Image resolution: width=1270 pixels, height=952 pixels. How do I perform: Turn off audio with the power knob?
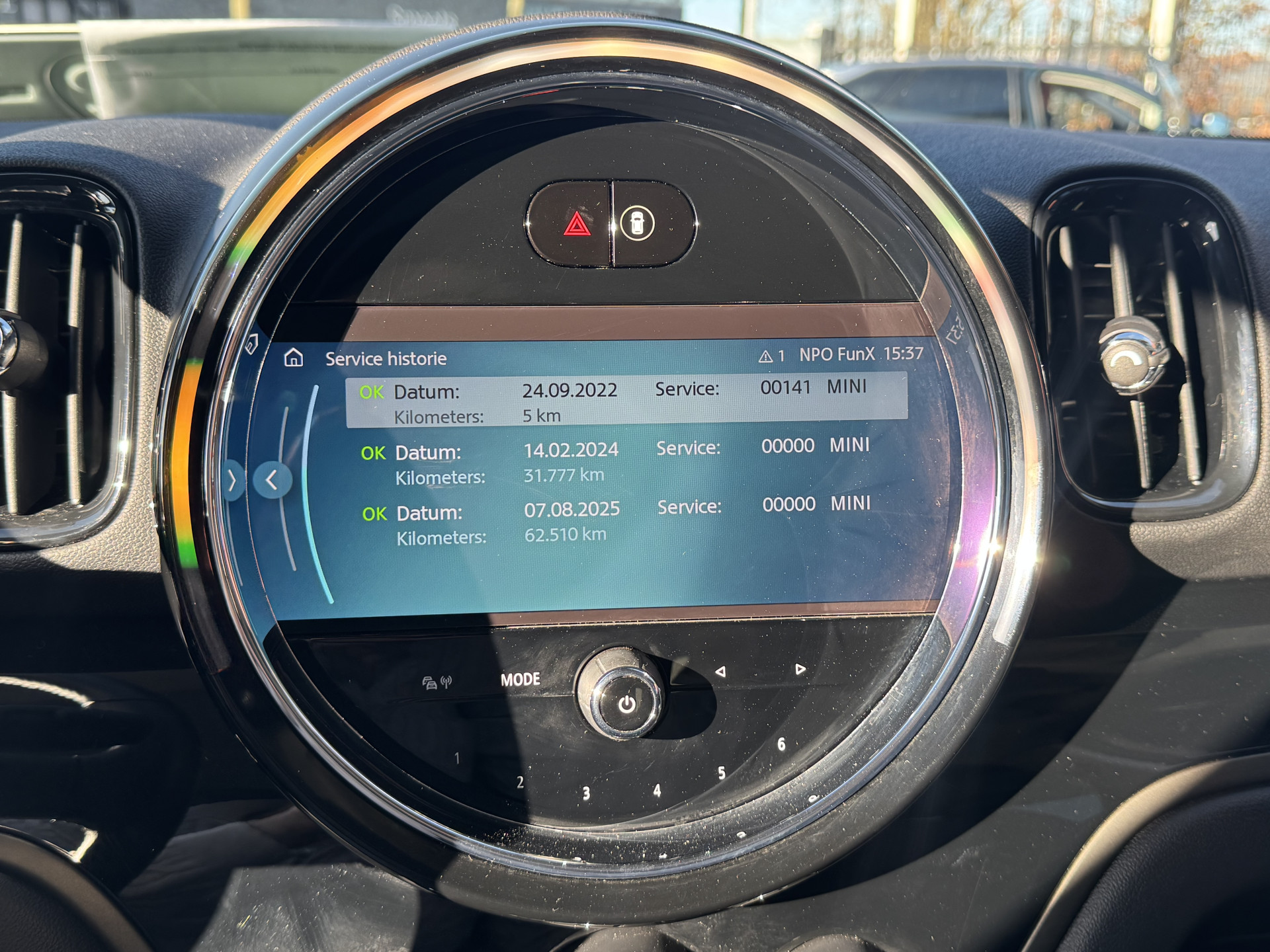pyautogui.click(x=626, y=703)
